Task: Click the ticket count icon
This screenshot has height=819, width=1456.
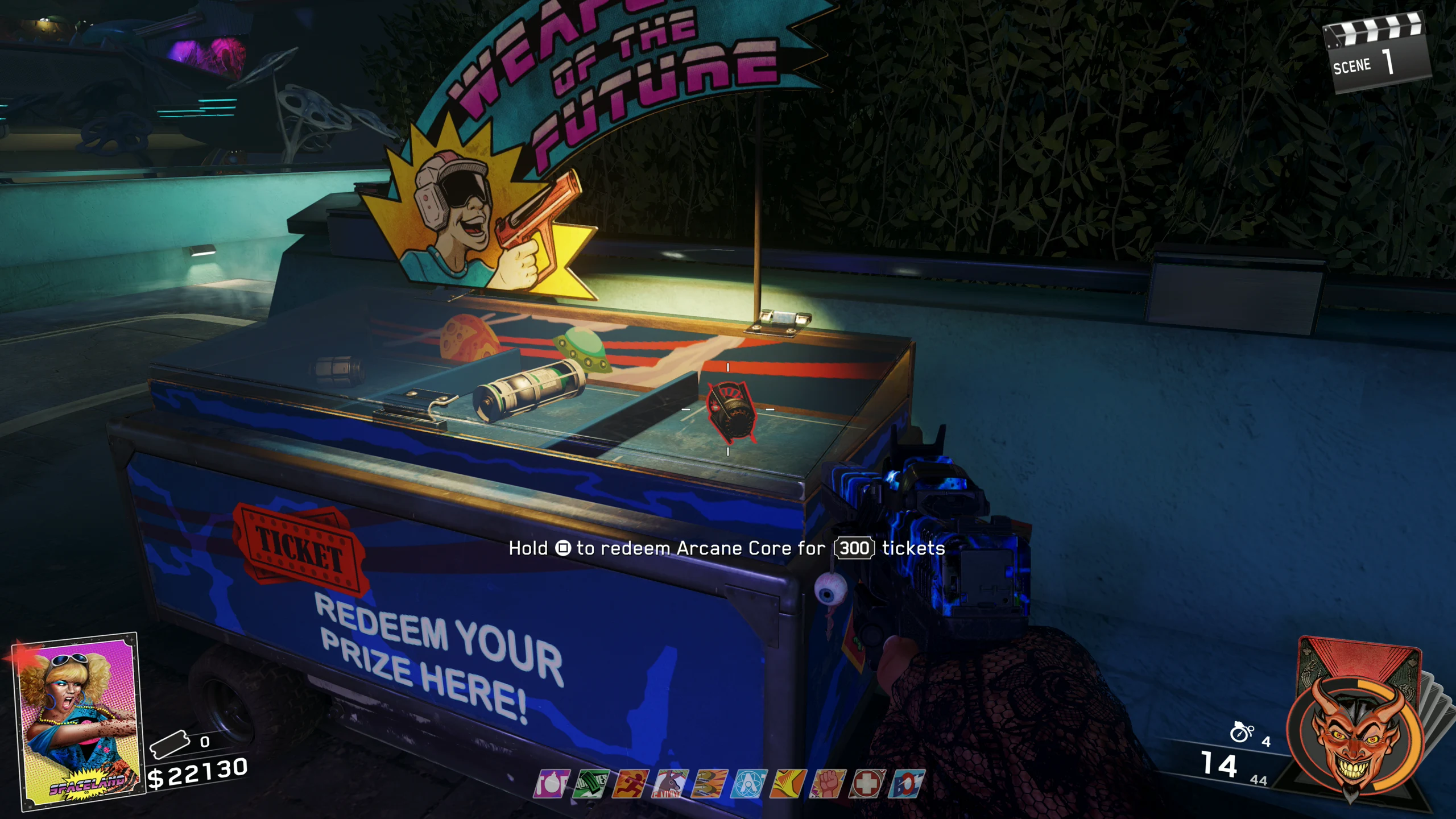Action: pos(168,744)
